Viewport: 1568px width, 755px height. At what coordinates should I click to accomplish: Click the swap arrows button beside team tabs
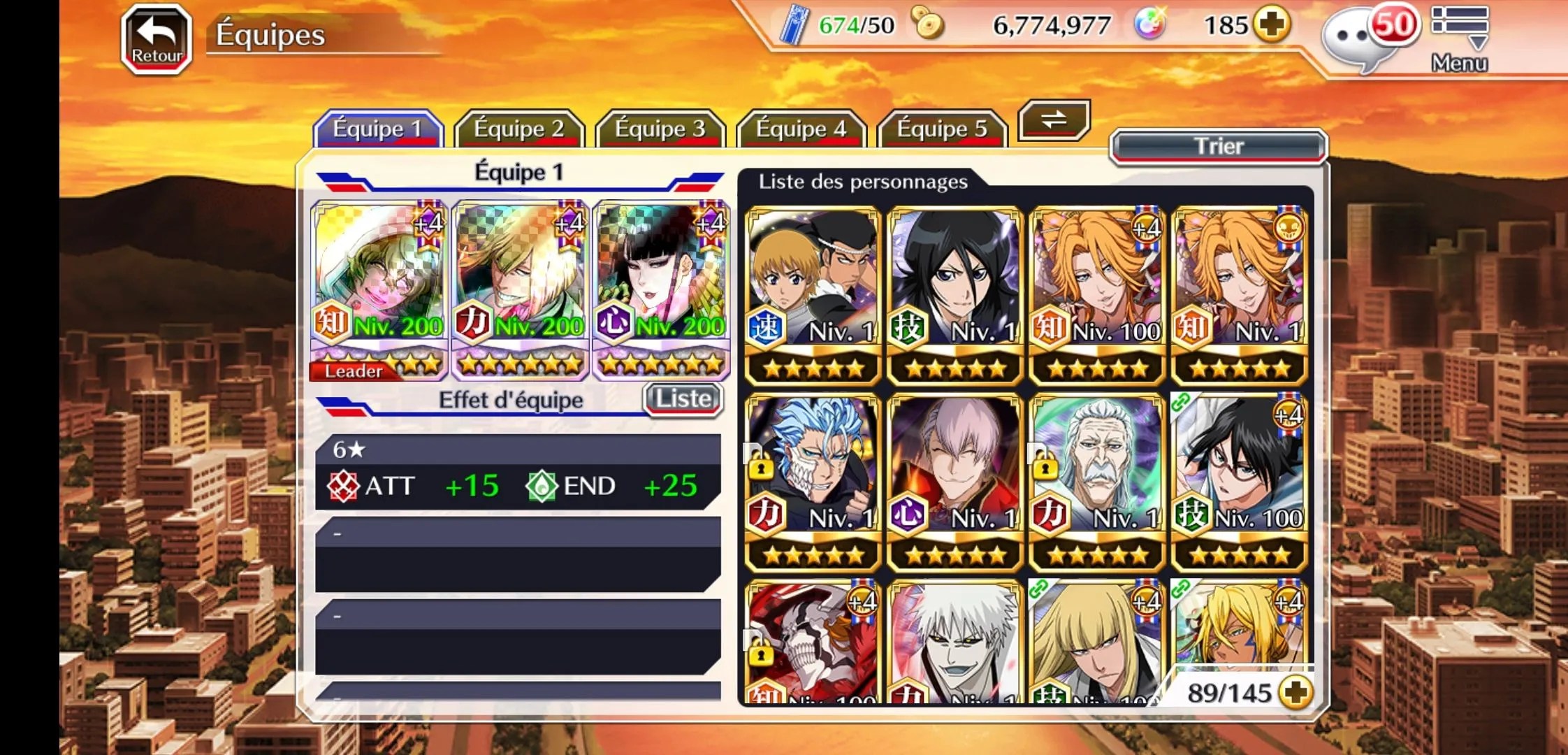point(1054,120)
